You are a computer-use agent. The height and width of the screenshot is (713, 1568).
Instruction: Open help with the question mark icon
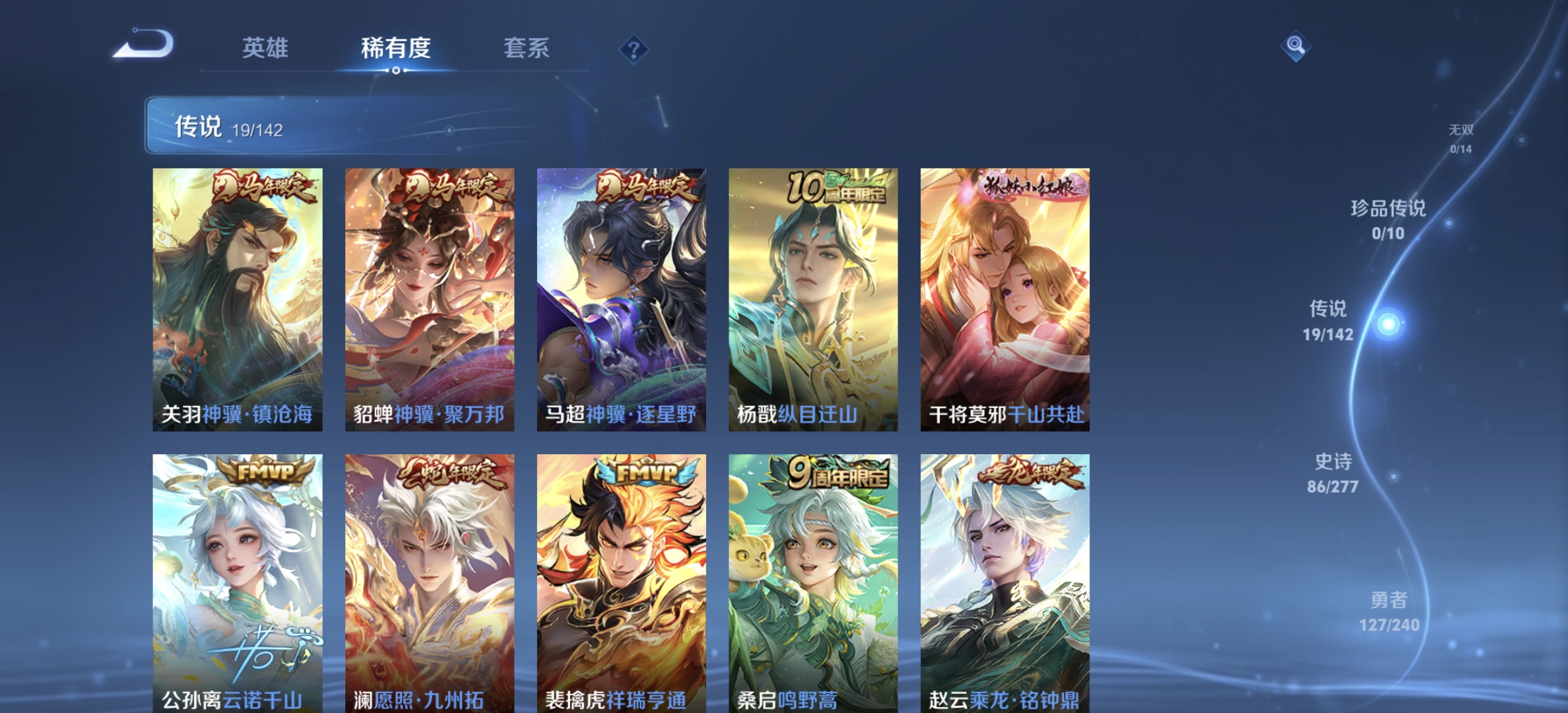(633, 50)
